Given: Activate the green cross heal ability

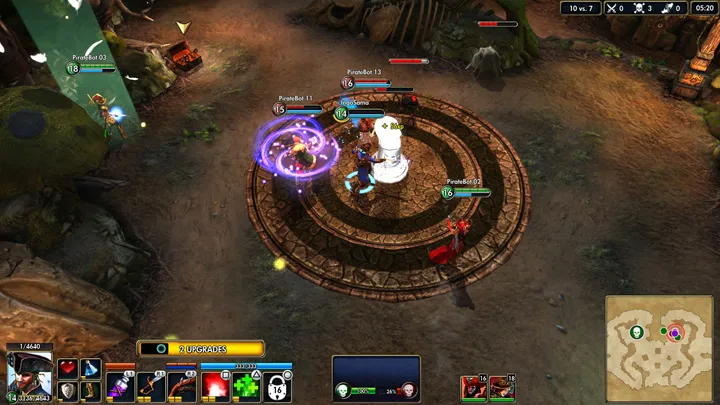Looking at the screenshot, I should pyautogui.click(x=246, y=386).
